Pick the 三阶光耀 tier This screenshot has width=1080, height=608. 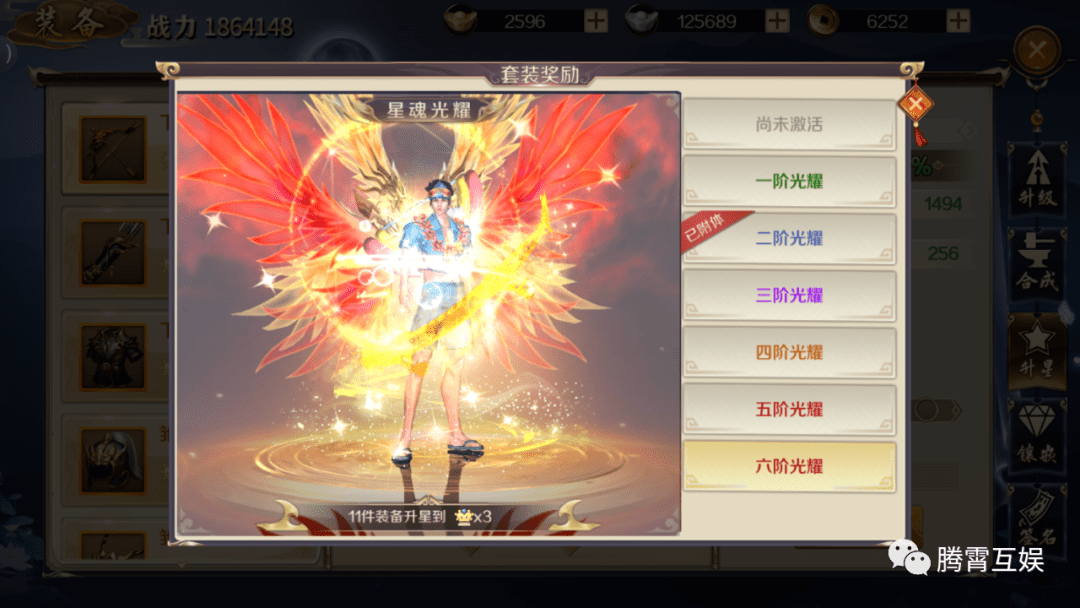pyautogui.click(x=789, y=296)
